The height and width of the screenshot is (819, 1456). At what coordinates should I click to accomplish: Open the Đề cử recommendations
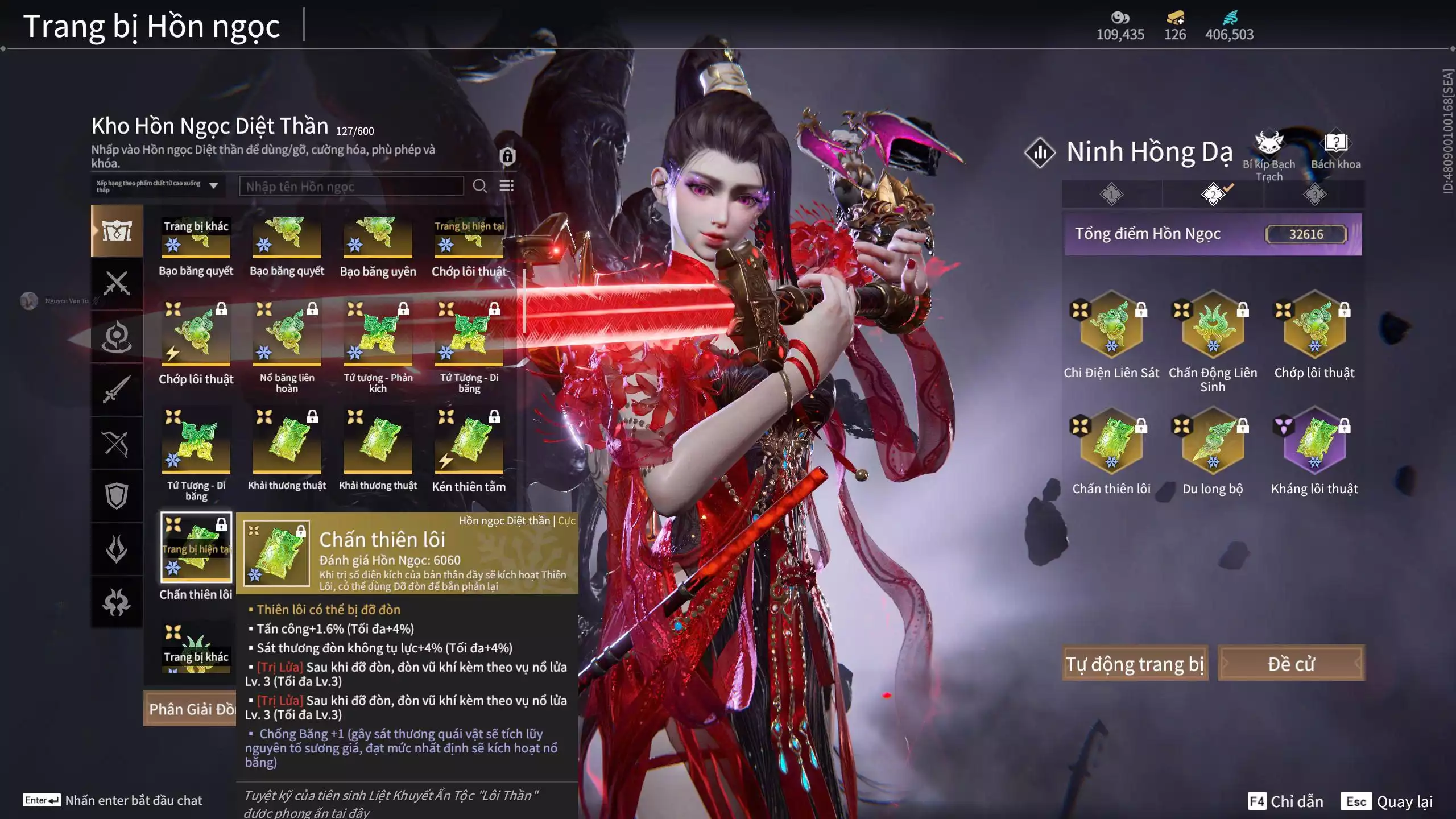tap(1290, 664)
